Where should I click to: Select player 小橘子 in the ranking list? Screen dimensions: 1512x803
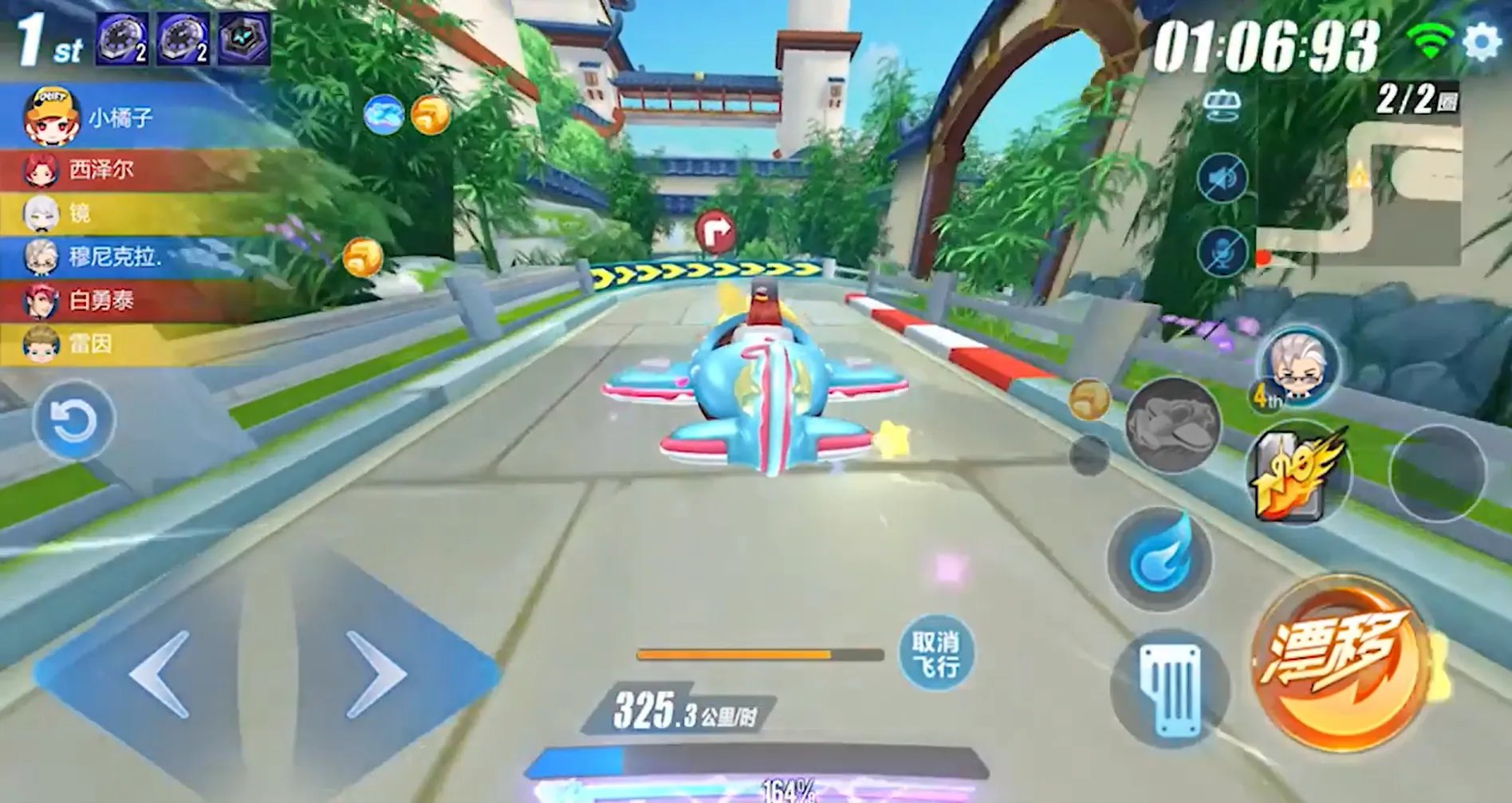[120, 118]
